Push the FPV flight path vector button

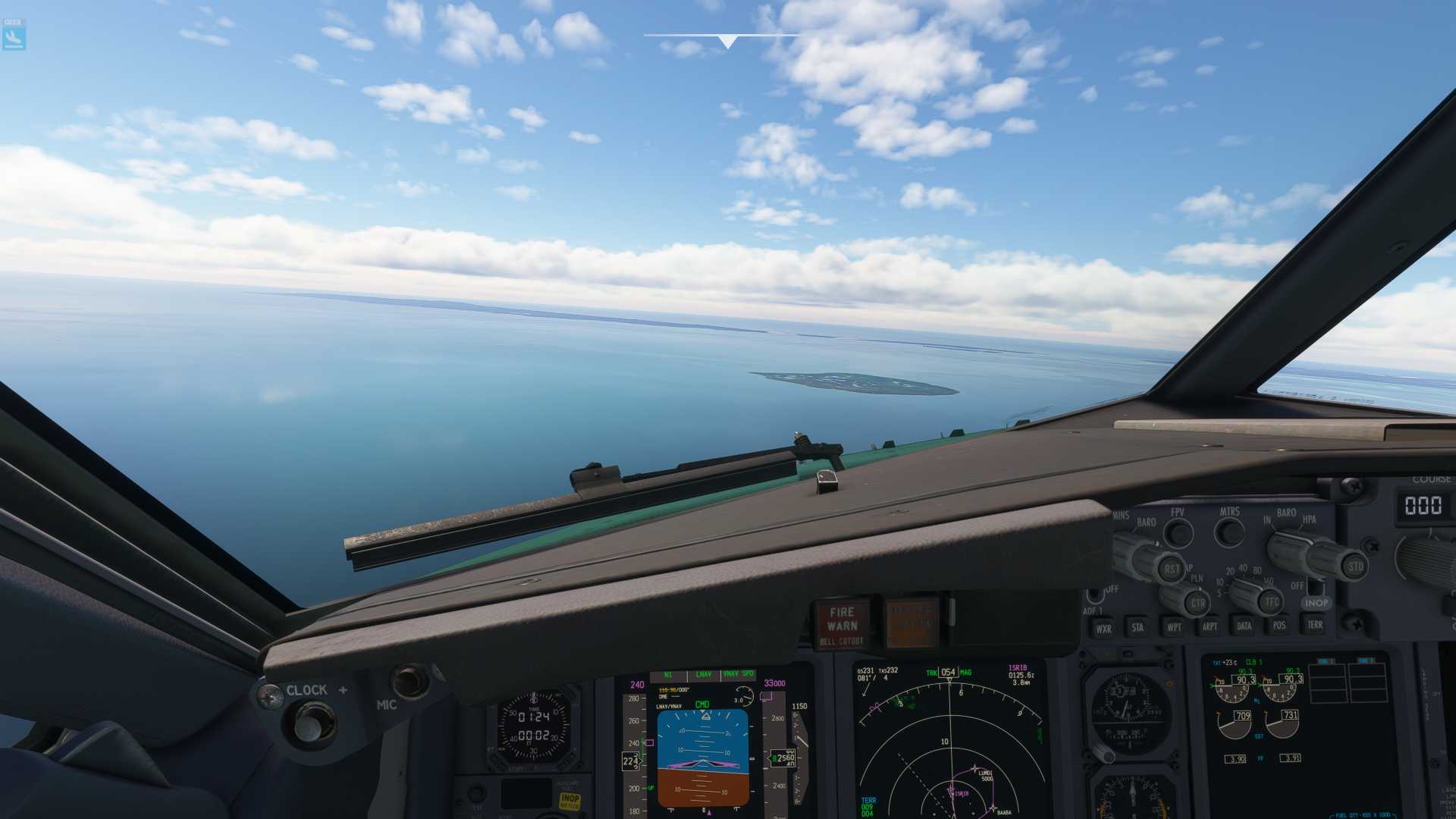coord(1178,533)
